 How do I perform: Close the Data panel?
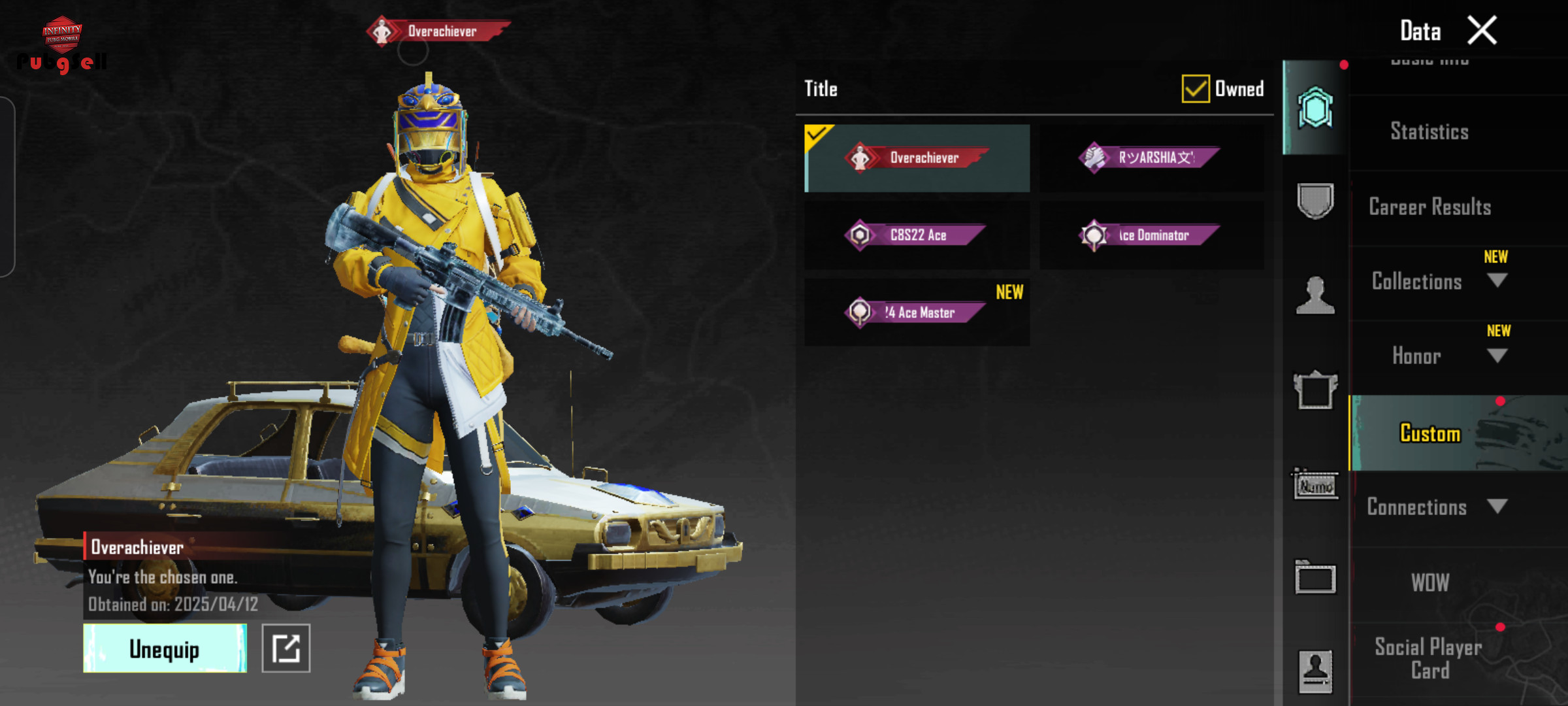[1482, 31]
